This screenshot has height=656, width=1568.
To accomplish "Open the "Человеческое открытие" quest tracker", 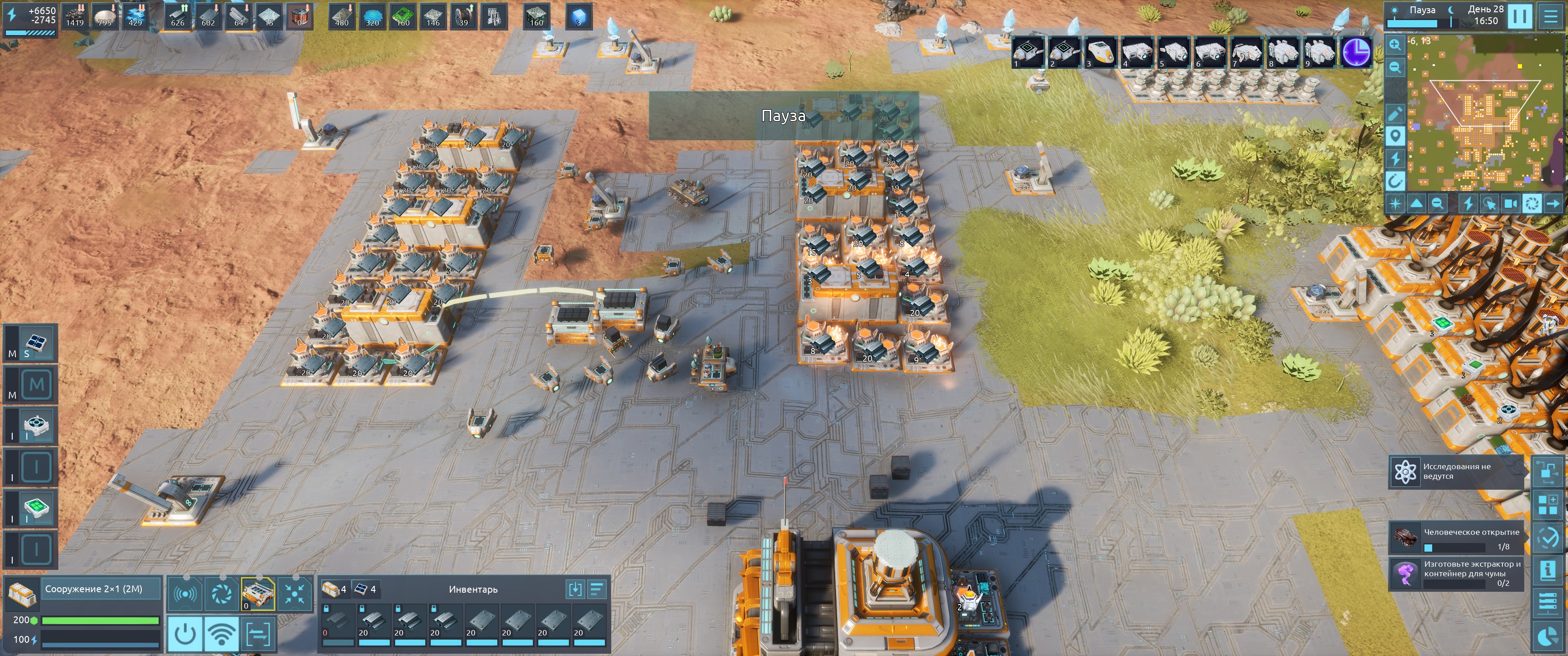I will pos(1456,538).
